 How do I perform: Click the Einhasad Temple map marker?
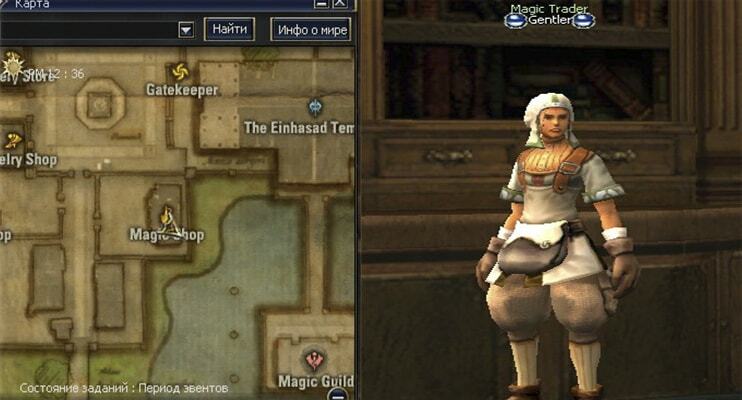pos(316,106)
